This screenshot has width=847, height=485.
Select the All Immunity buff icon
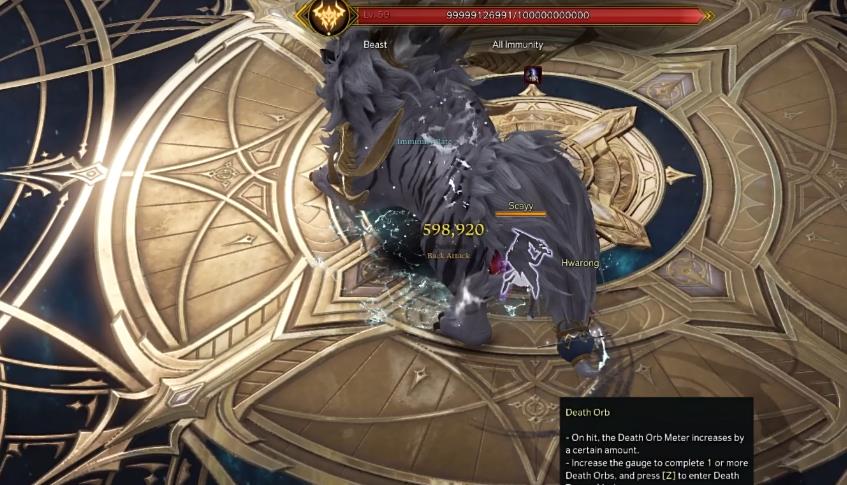click(533, 74)
